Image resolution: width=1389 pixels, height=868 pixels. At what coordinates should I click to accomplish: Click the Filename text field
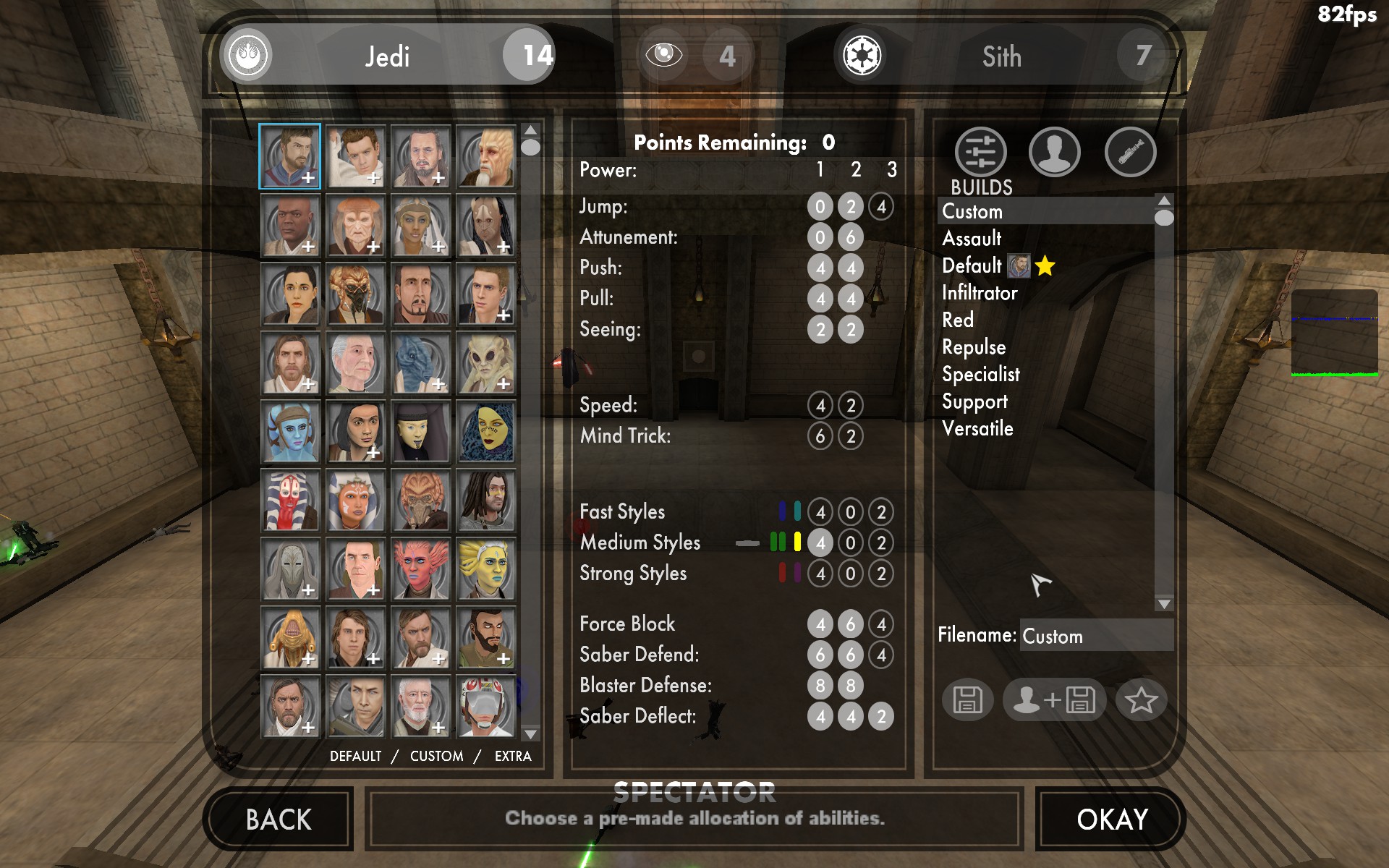(1095, 636)
